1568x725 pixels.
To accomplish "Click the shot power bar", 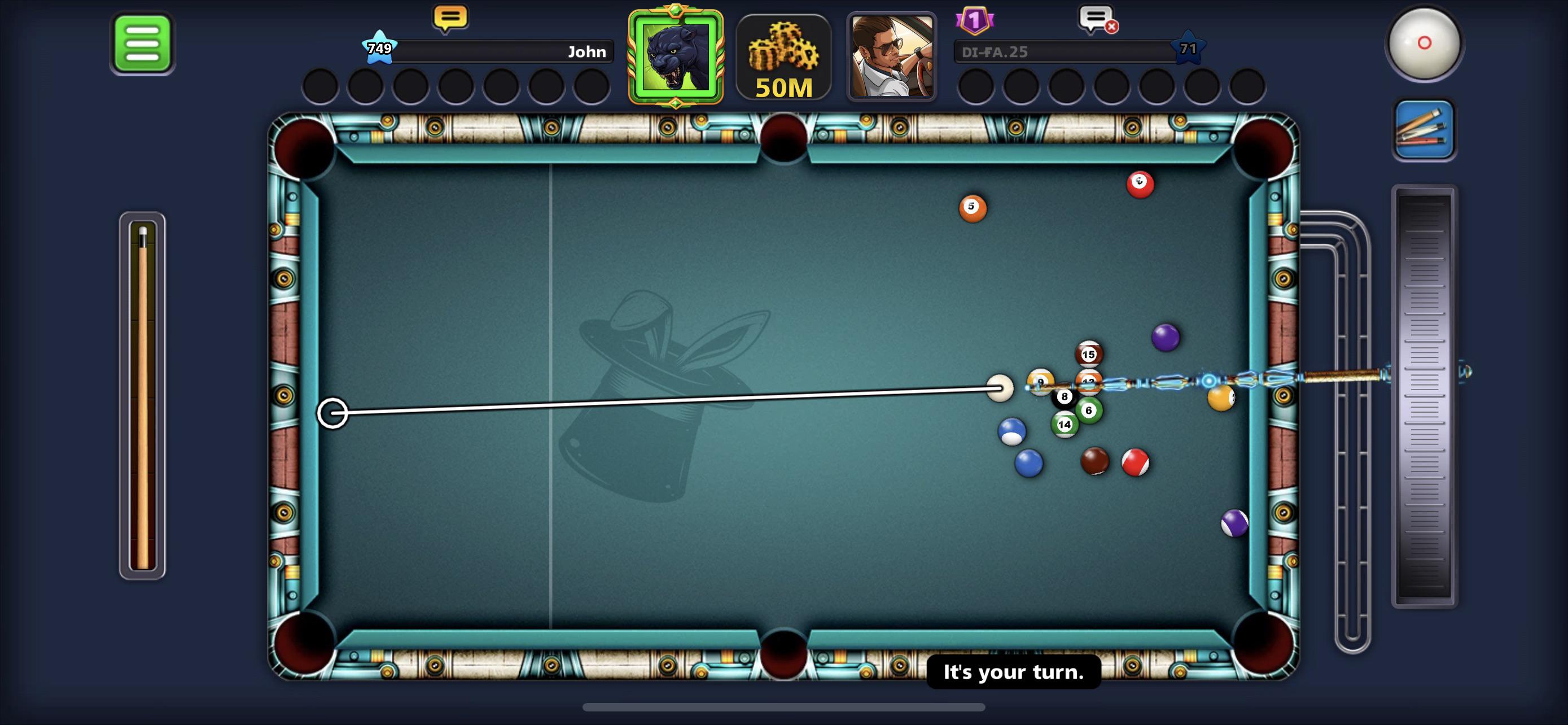I will 142,396.
